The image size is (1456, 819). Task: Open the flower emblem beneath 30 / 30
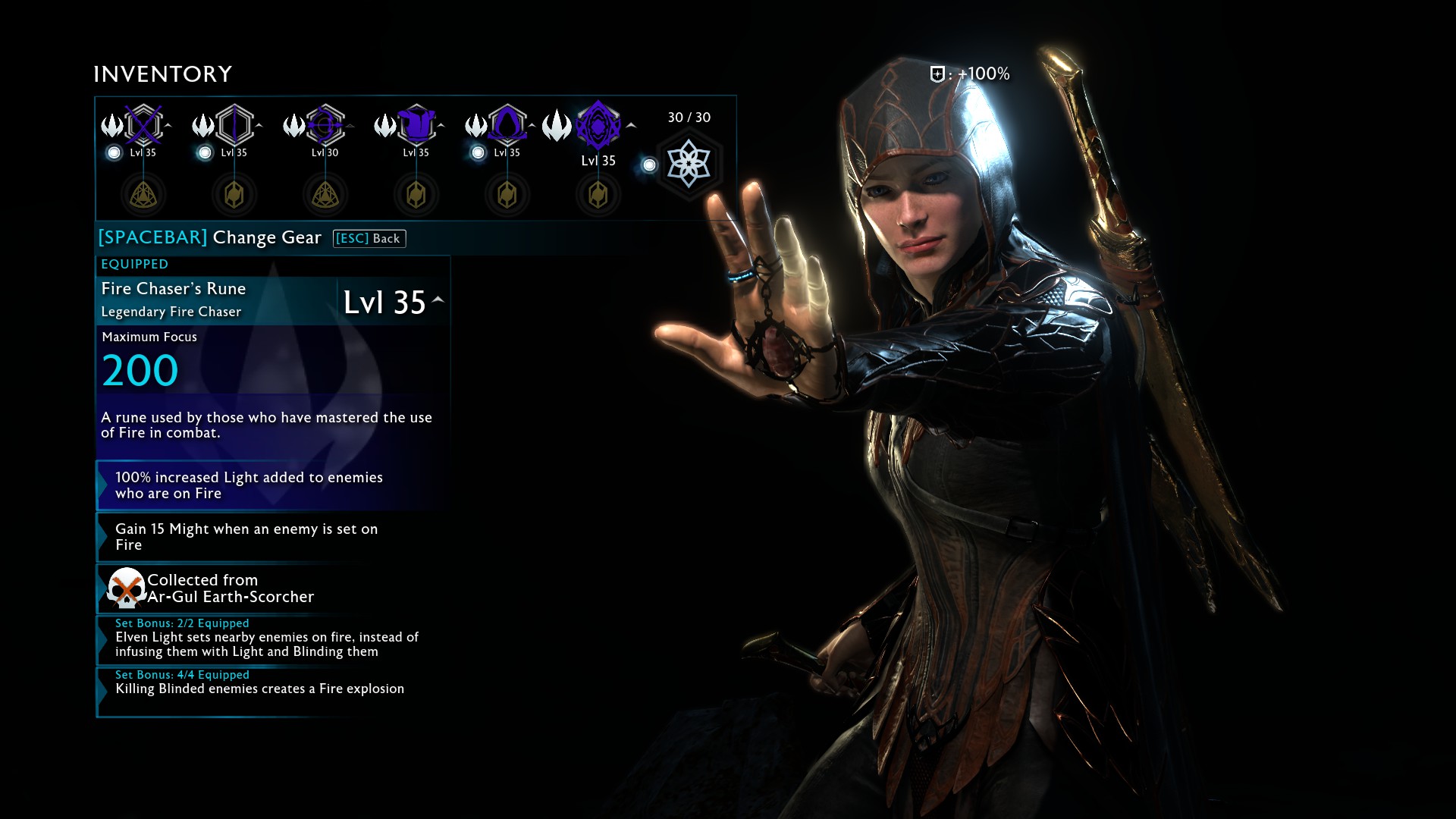click(689, 164)
